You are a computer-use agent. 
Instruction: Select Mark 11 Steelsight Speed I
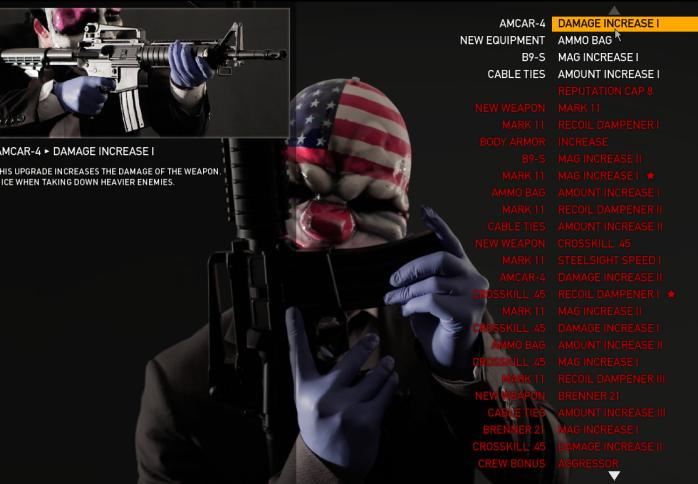click(608, 260)
